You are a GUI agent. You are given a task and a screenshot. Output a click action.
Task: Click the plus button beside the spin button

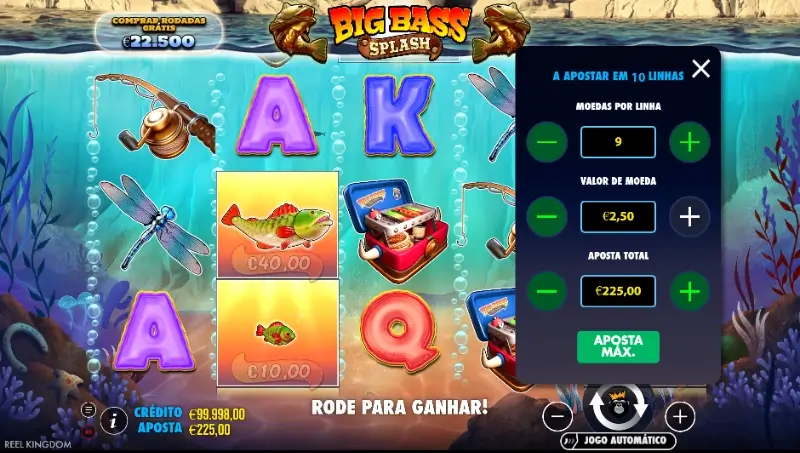click(679, 416)
